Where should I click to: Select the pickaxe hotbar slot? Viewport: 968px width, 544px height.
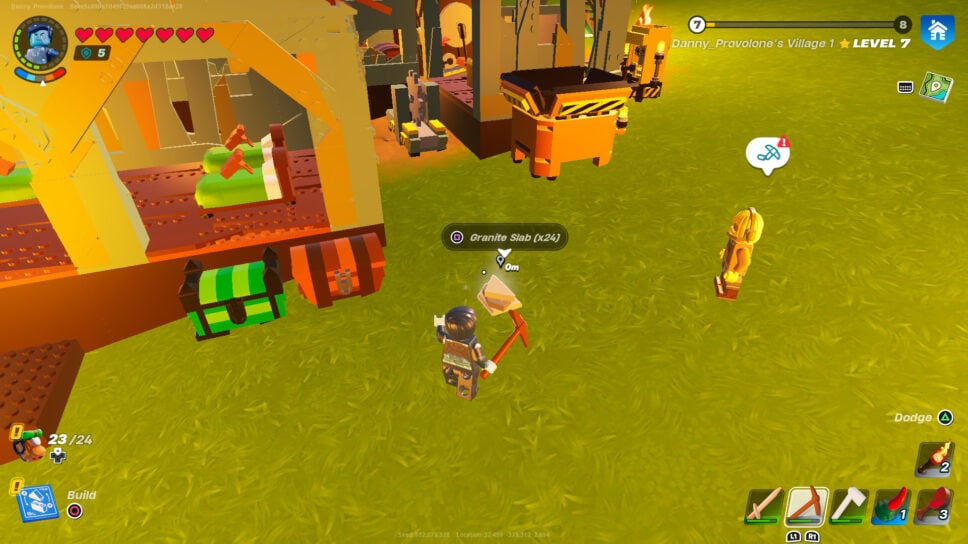[806, 505]
